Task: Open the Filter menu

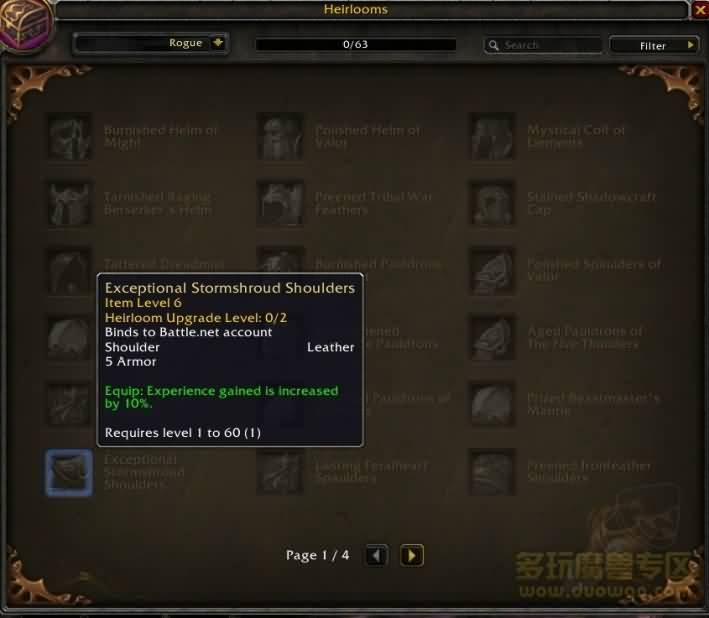Action: pos(654,45)
